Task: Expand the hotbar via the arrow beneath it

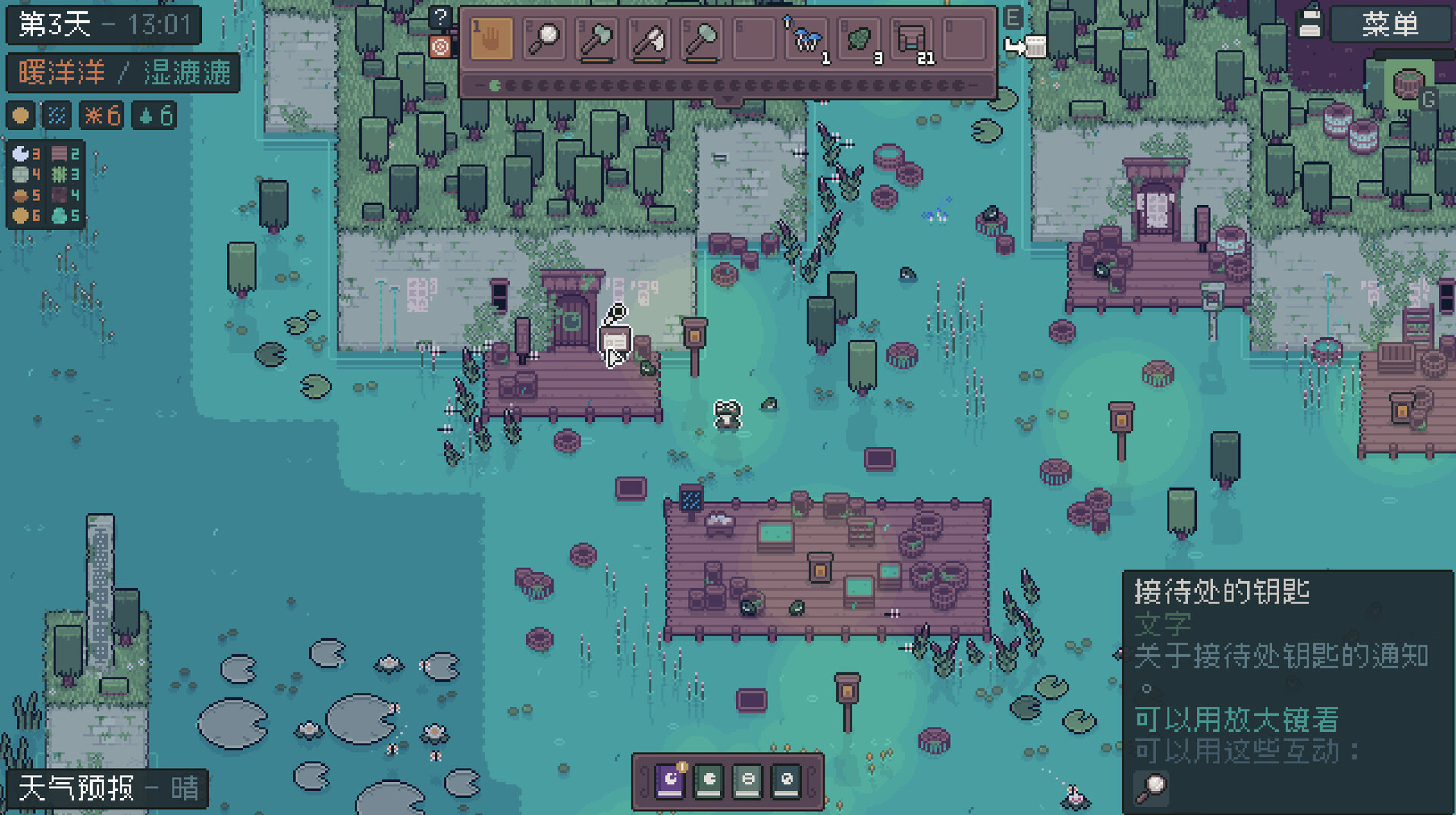Action: tap(728, 99)
